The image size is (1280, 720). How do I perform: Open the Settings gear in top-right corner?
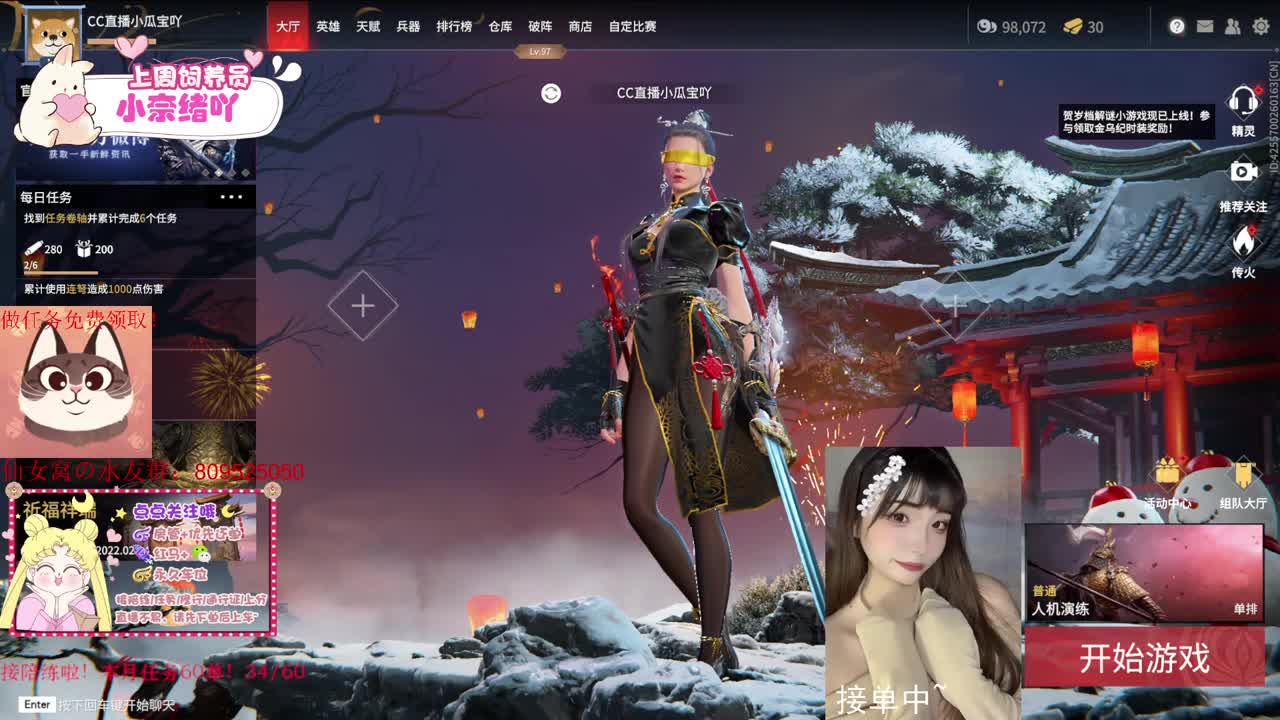[1260, 27]
